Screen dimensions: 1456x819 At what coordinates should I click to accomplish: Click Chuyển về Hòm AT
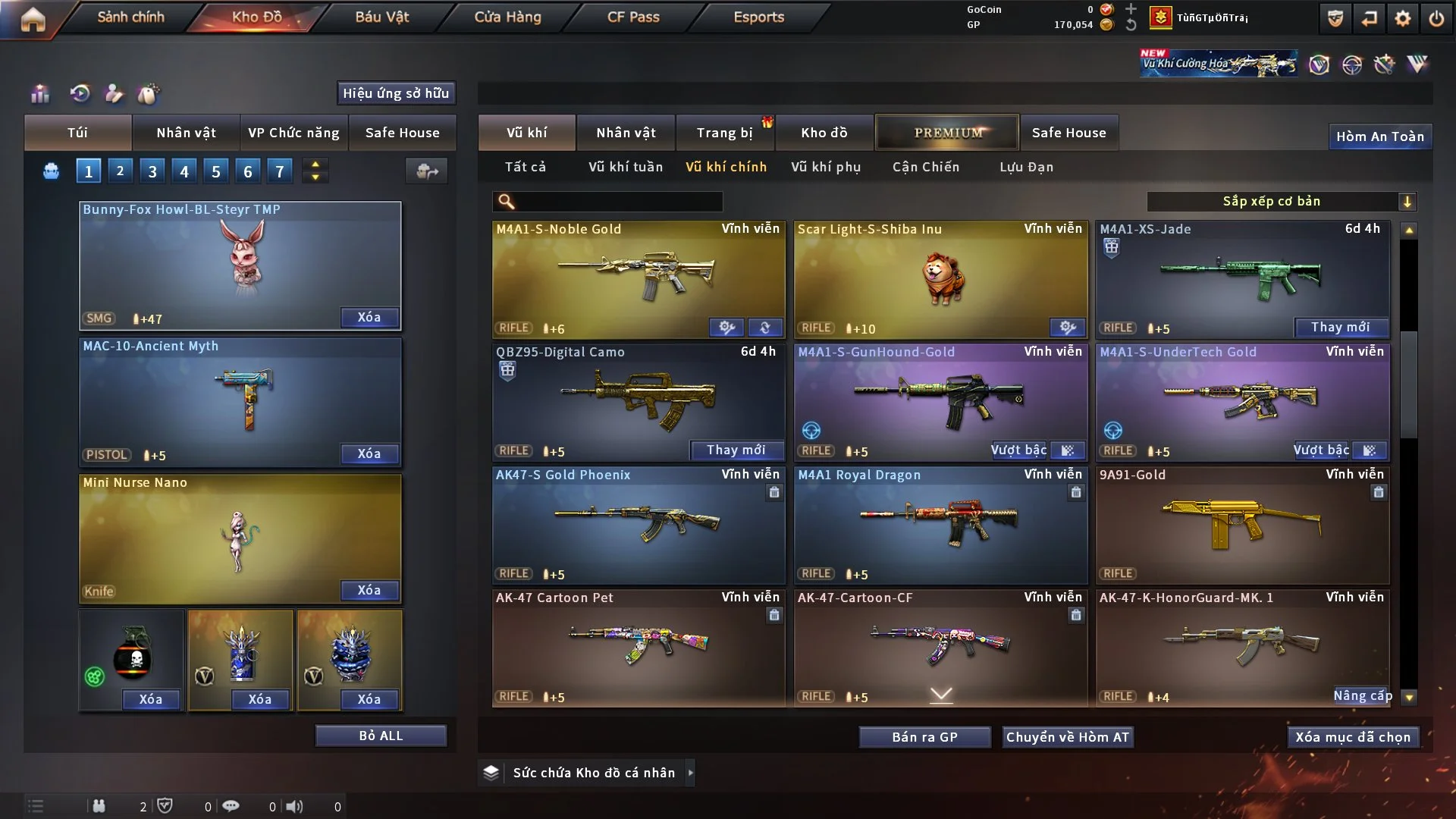(x=1067, y=737)
